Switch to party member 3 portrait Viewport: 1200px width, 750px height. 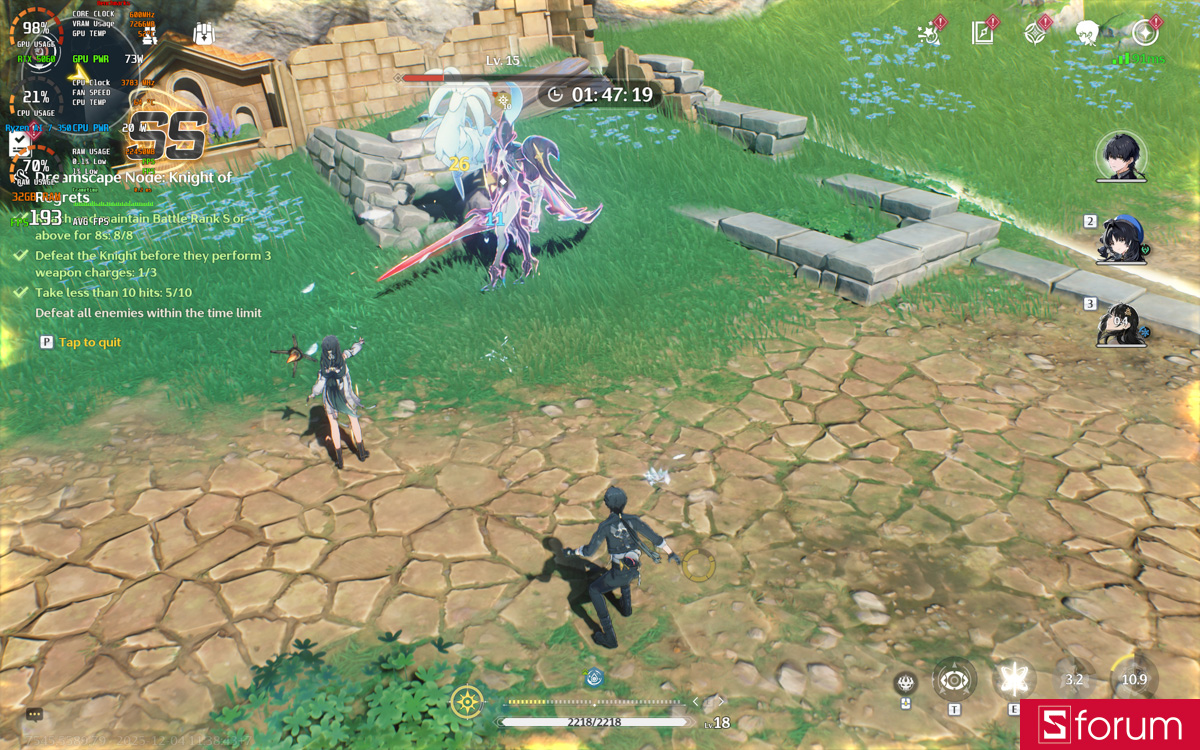(x=1120, y=323)
